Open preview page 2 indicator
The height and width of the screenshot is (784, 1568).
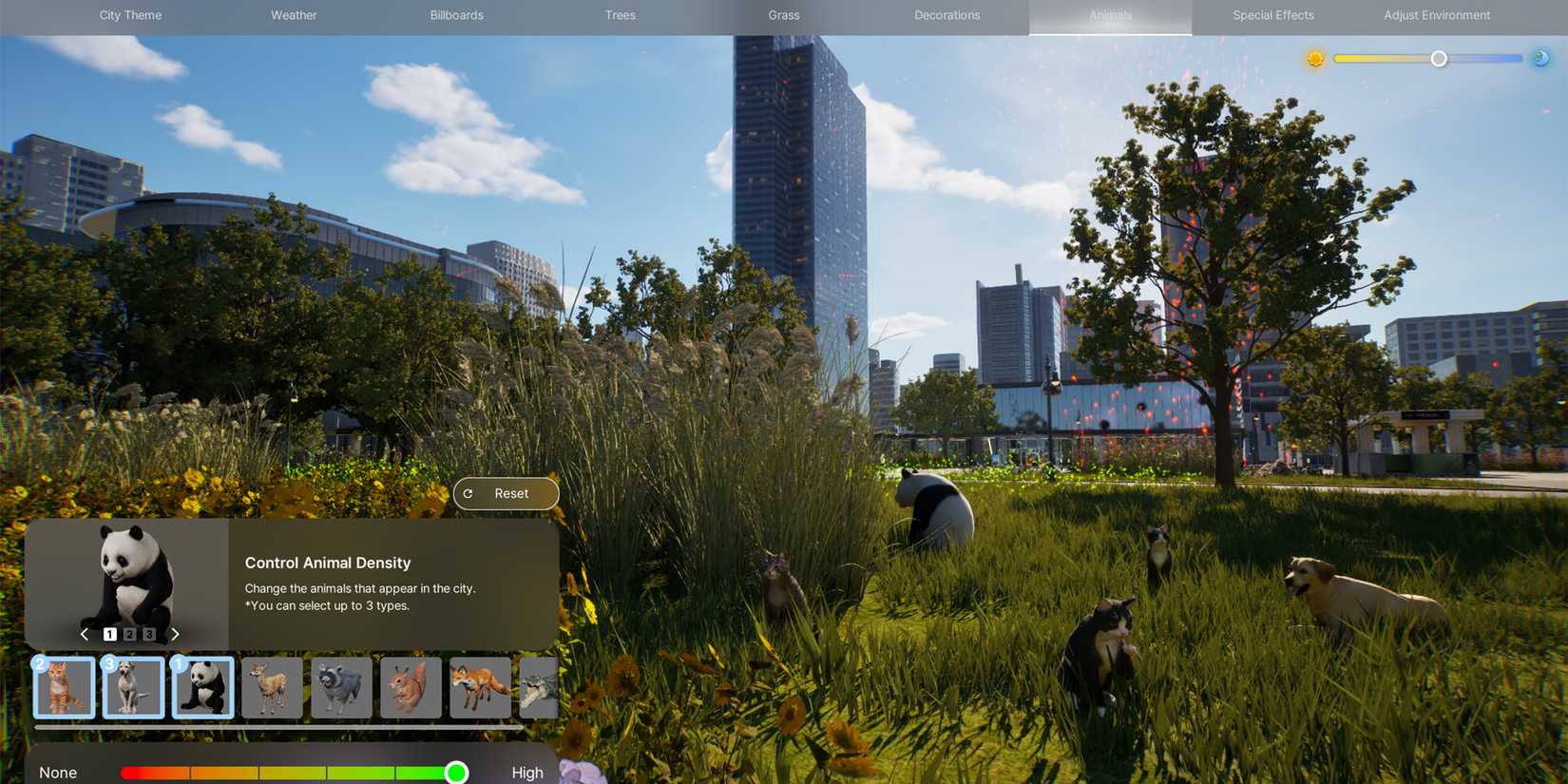point(129,633)
